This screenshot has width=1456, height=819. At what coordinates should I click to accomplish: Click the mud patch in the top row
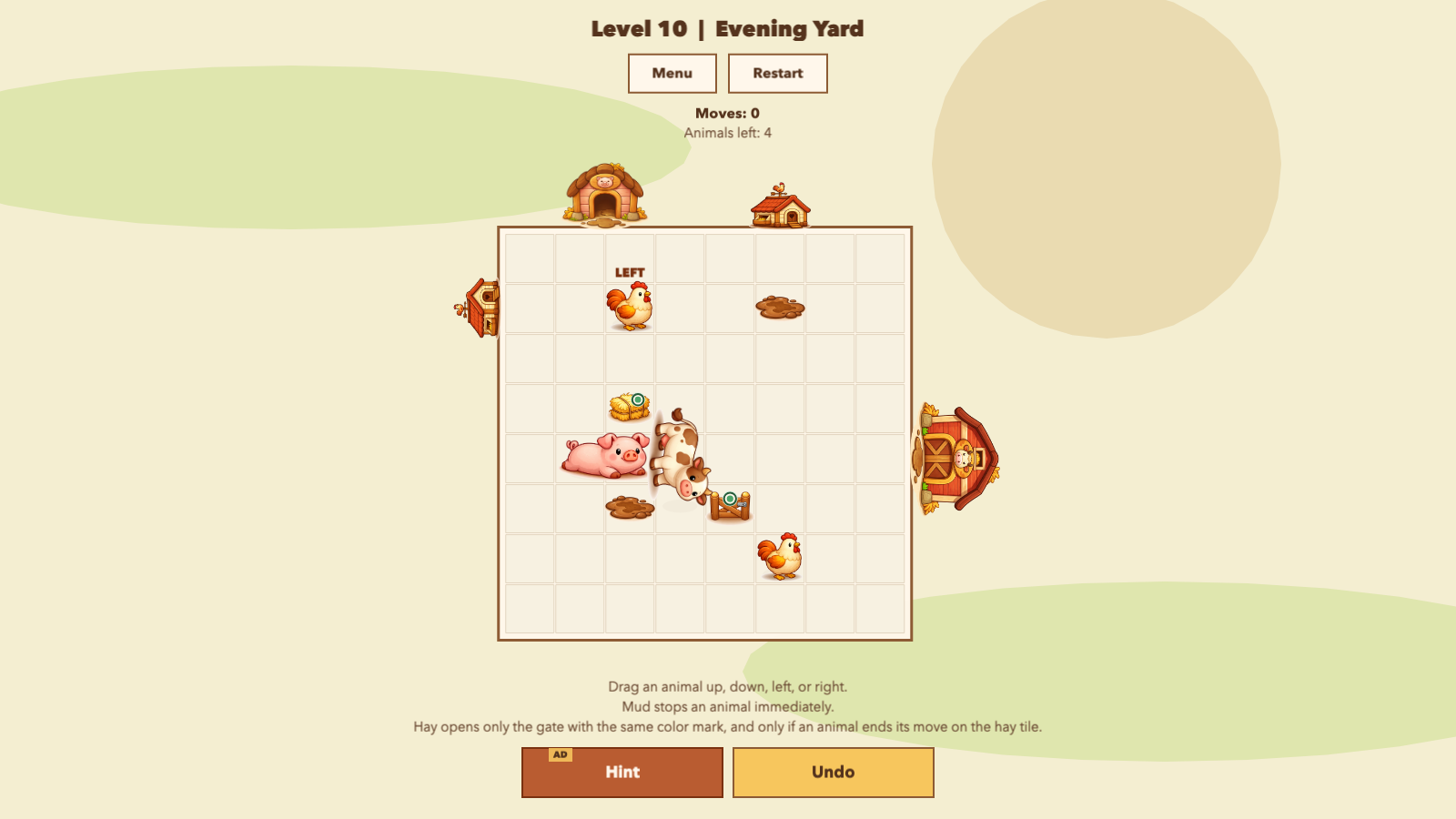[779, 308]
